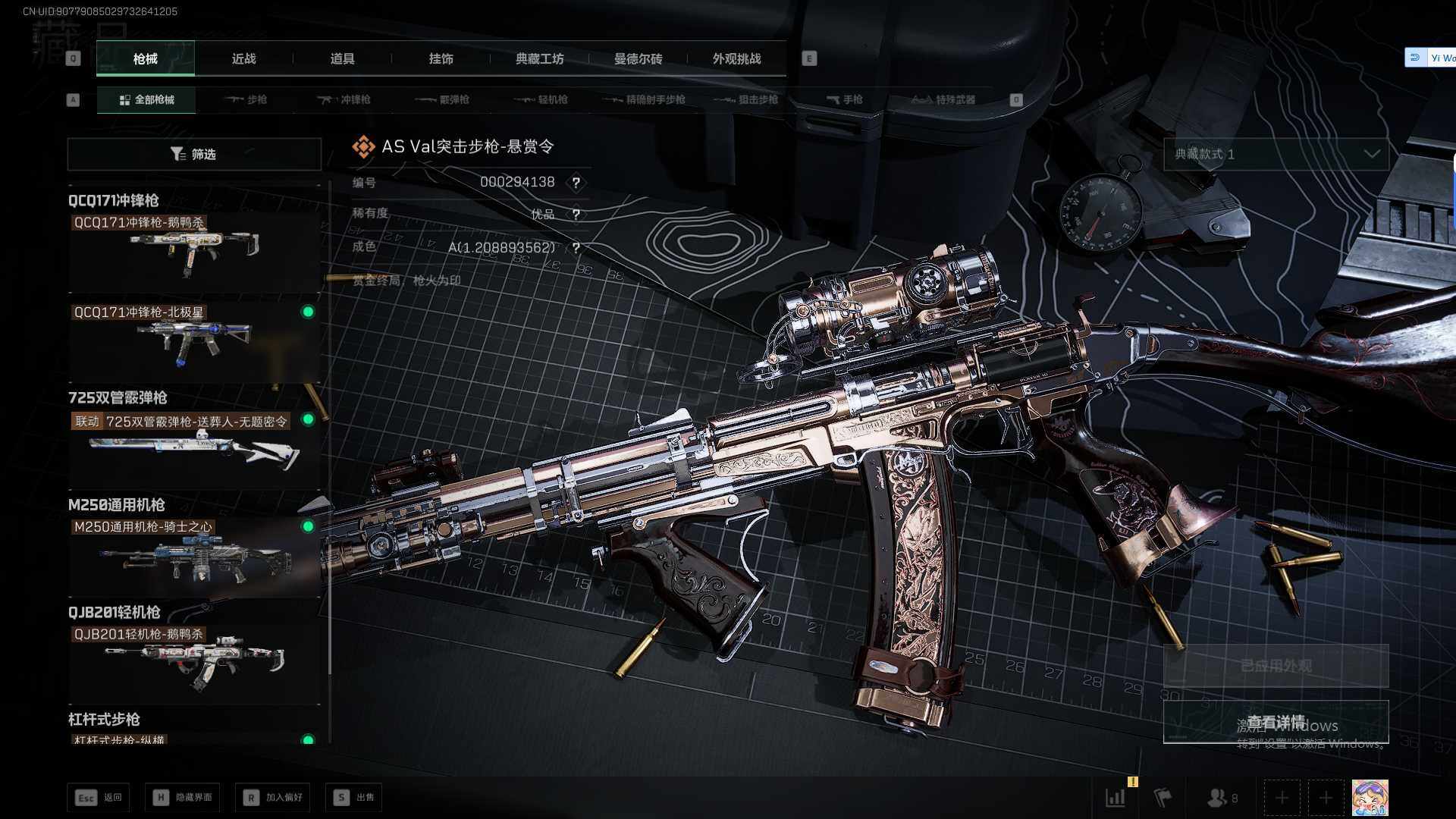
Task: Choose the QCQ171冲锋枪-北极星 skin
Action: tap(194, 341)
